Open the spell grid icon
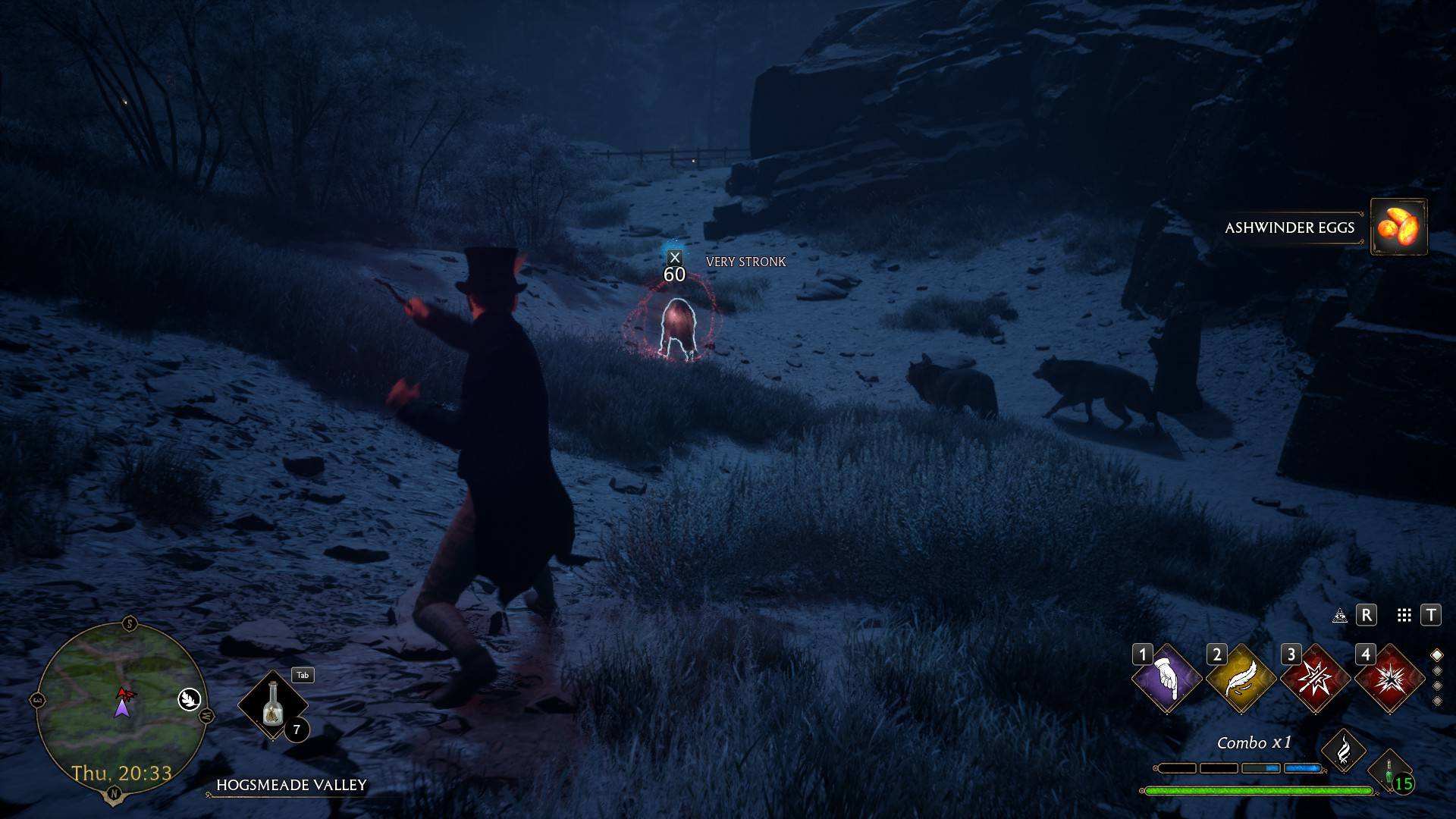This screenshot has height=819, width=1456. coord(1404,615)
